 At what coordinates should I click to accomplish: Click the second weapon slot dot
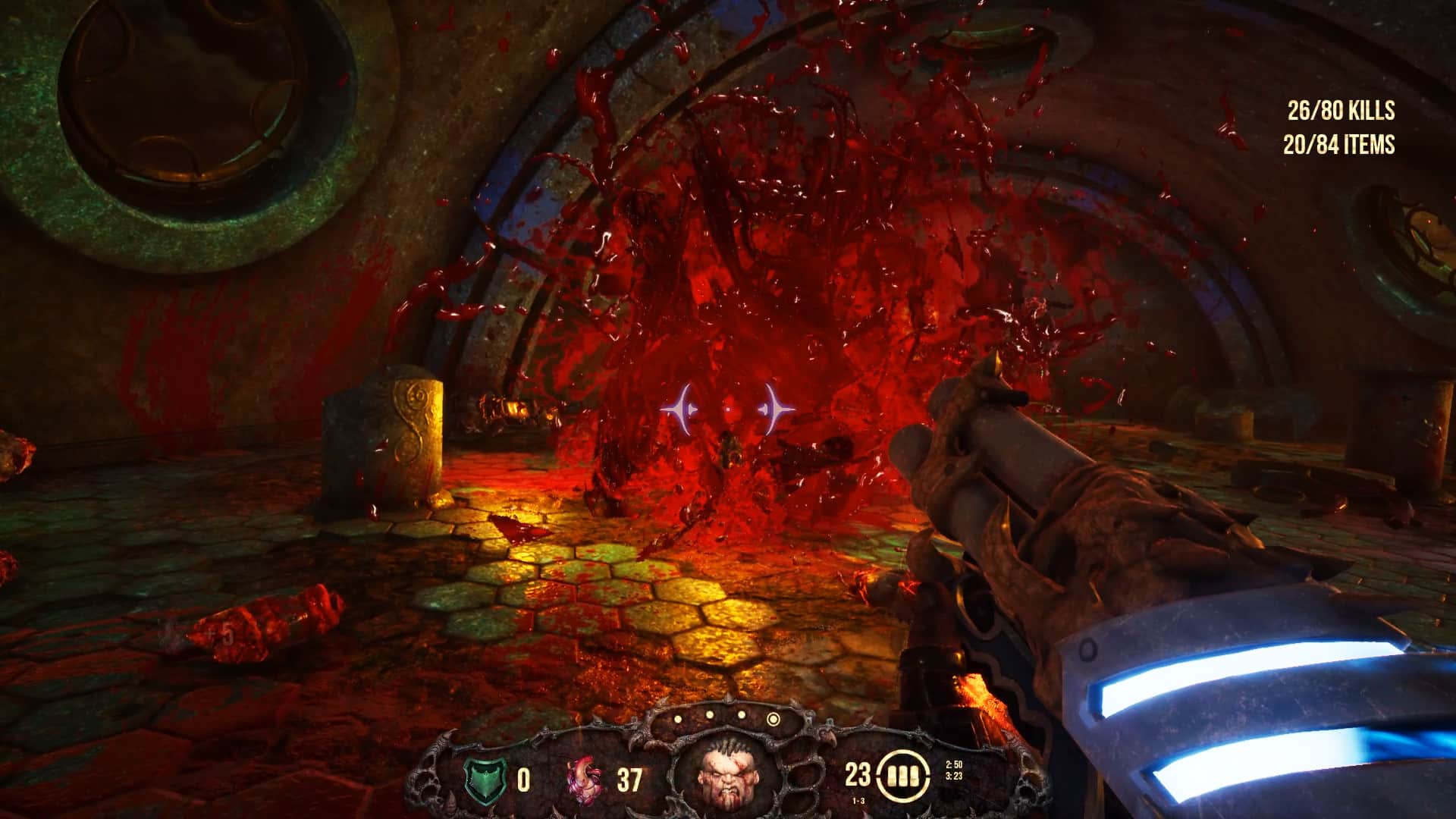[709, 714]
